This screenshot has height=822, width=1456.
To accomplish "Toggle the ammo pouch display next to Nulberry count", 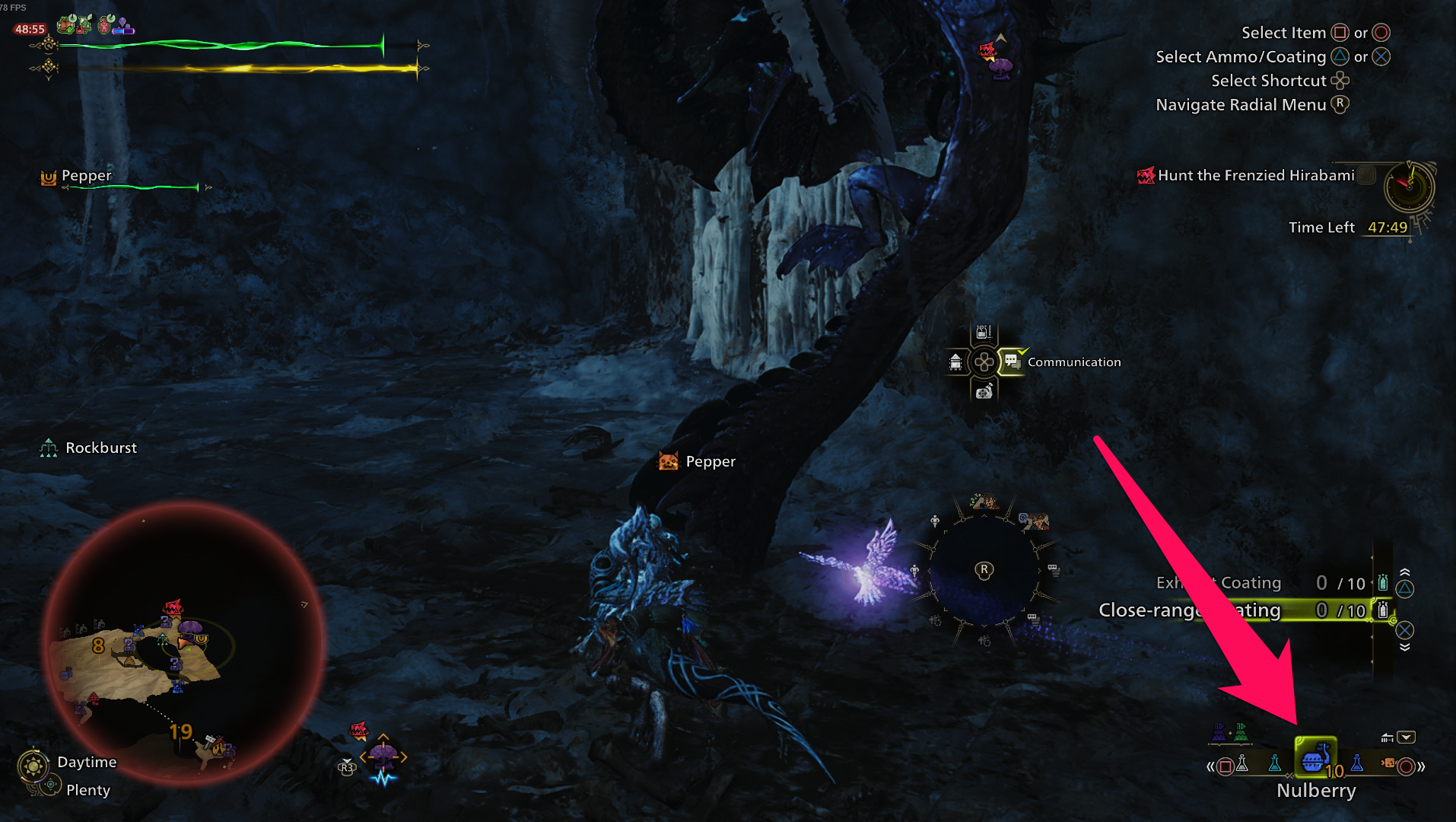I will (1387, 738).
